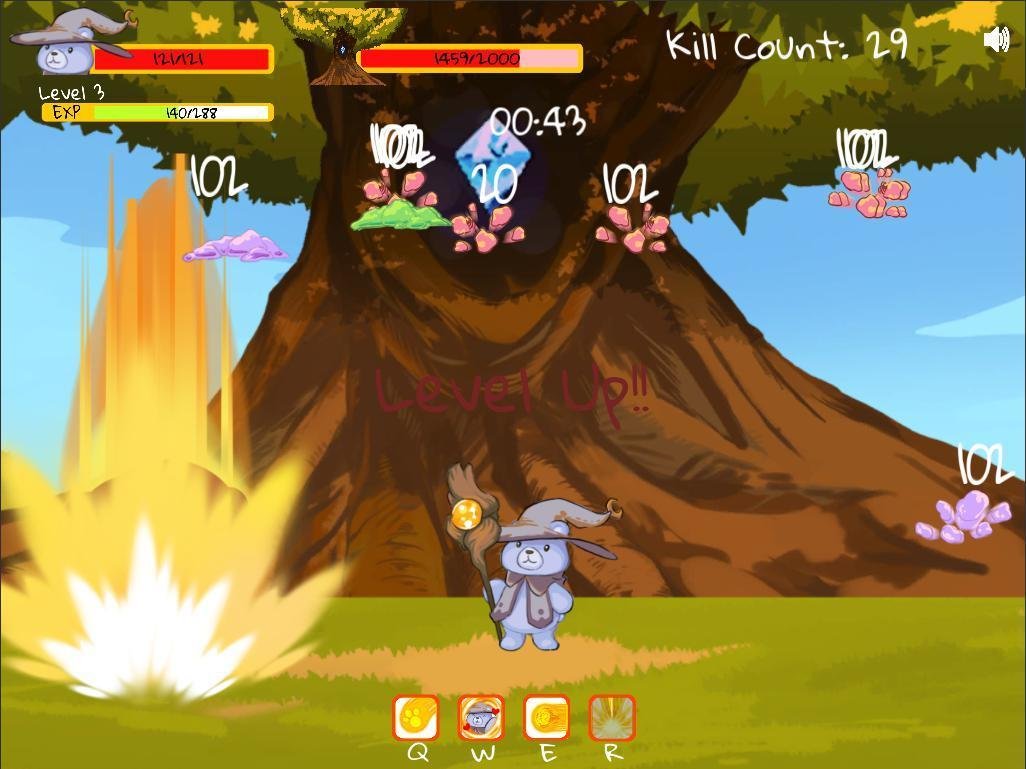The image size is (1026, 769).
Task: Cast the flaming orb skill
Action: [546, 718]
